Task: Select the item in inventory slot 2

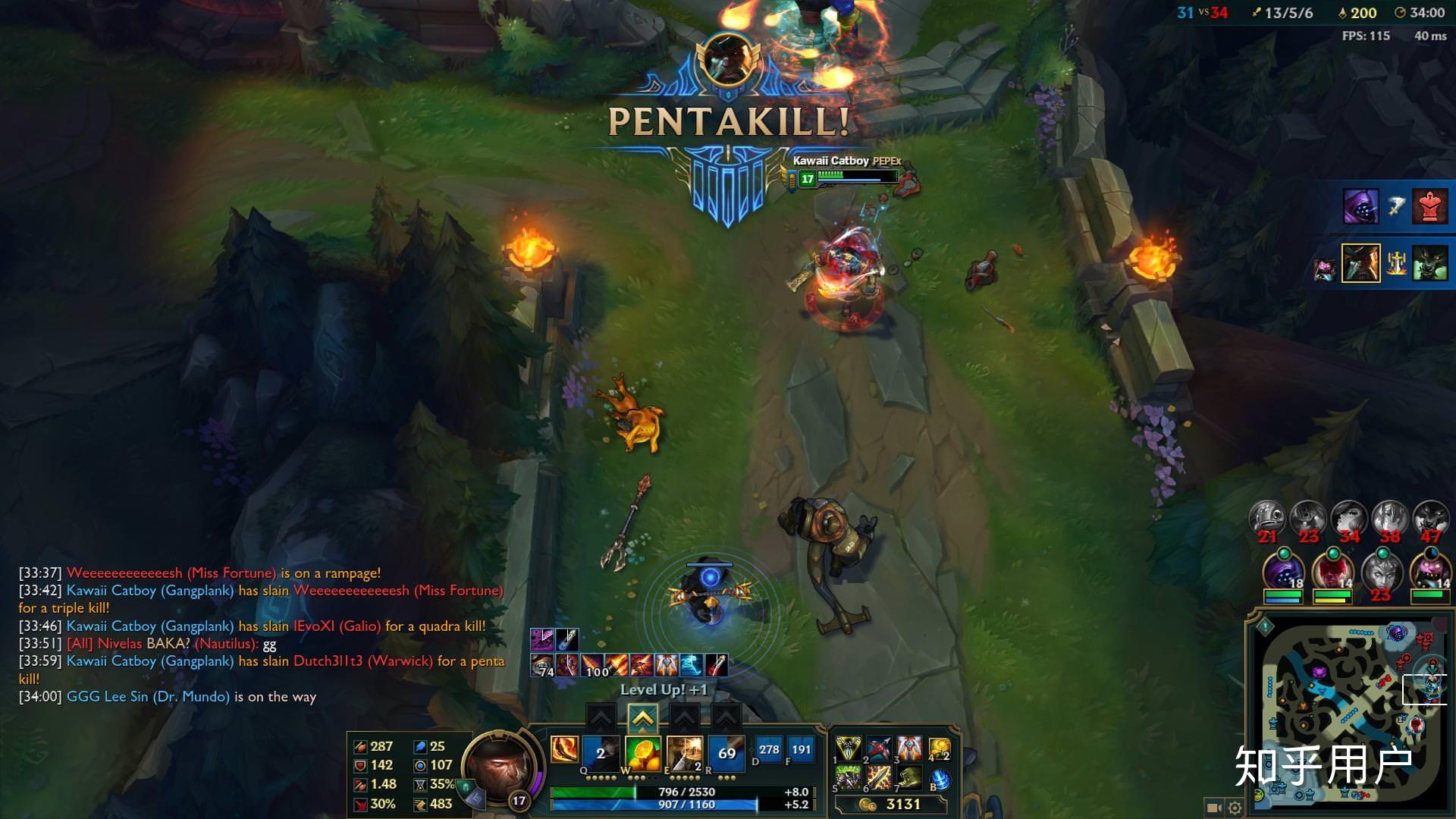Action: point(879,749)
